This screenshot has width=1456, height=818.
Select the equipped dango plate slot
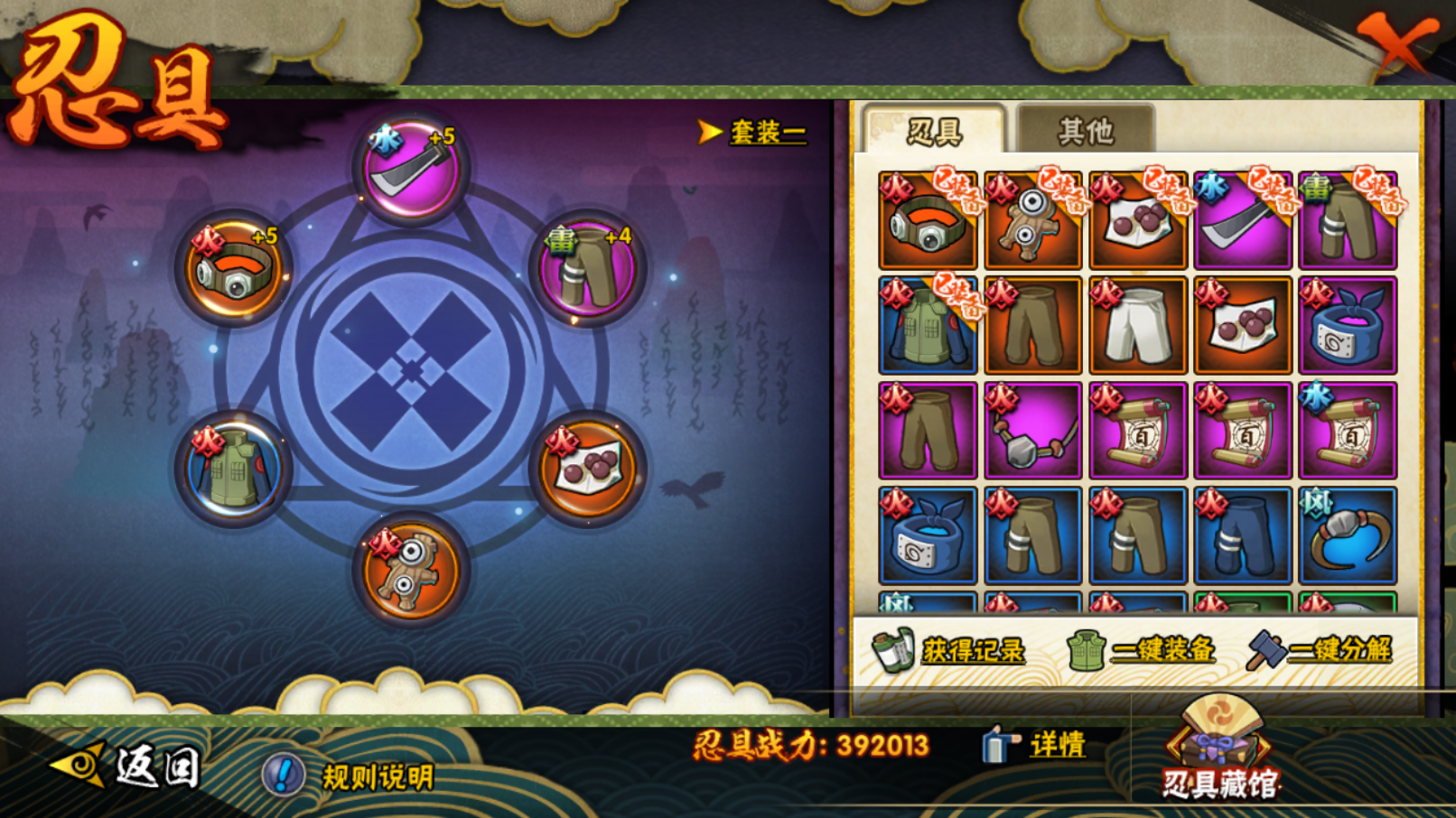(587, 469)
